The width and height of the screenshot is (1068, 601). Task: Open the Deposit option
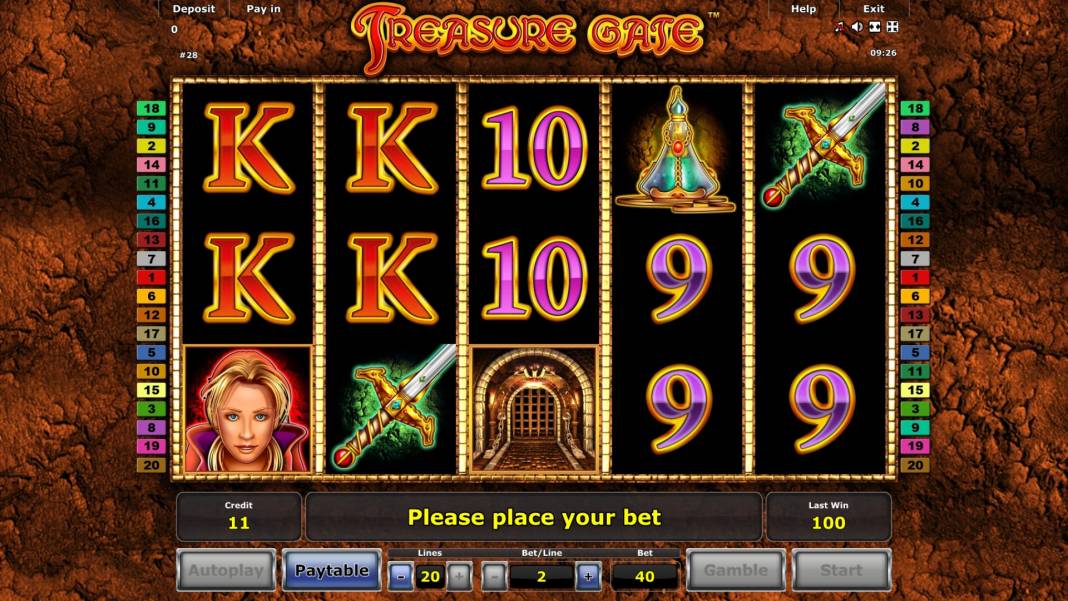tap(193, 9)
